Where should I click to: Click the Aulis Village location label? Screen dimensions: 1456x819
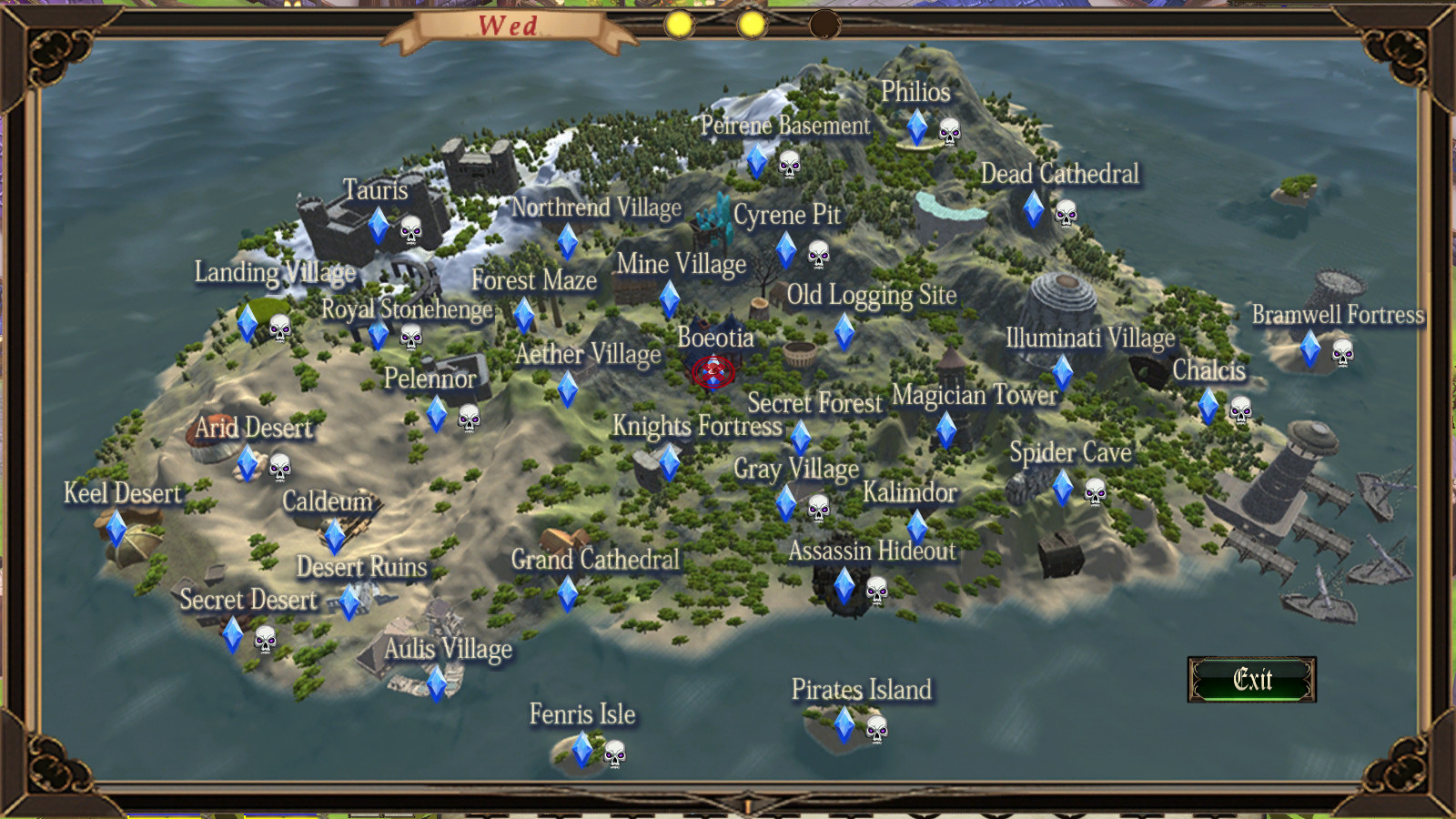(447, 650)
